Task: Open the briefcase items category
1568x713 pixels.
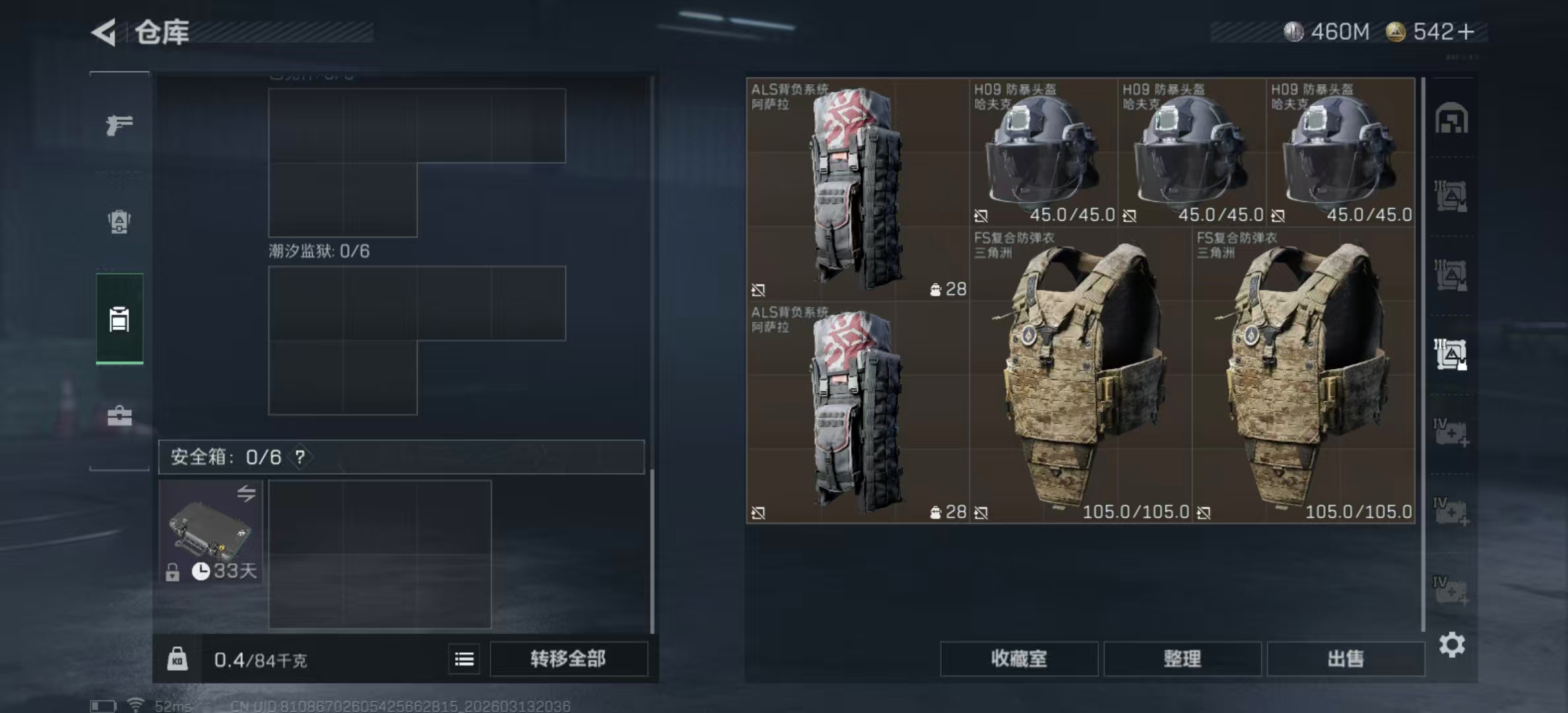Action: 119,417
